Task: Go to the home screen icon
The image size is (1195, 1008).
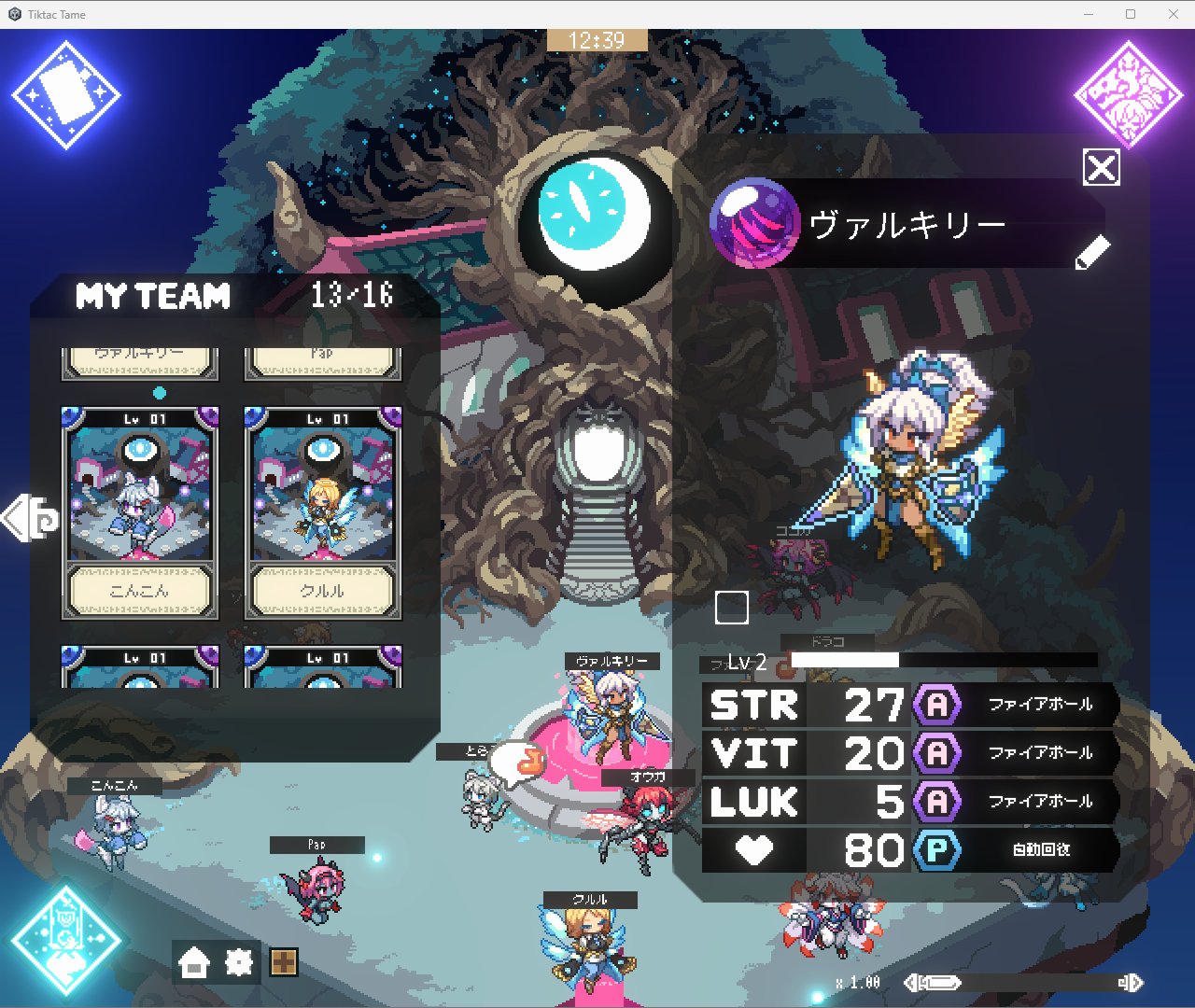Action: pos(194,962)
